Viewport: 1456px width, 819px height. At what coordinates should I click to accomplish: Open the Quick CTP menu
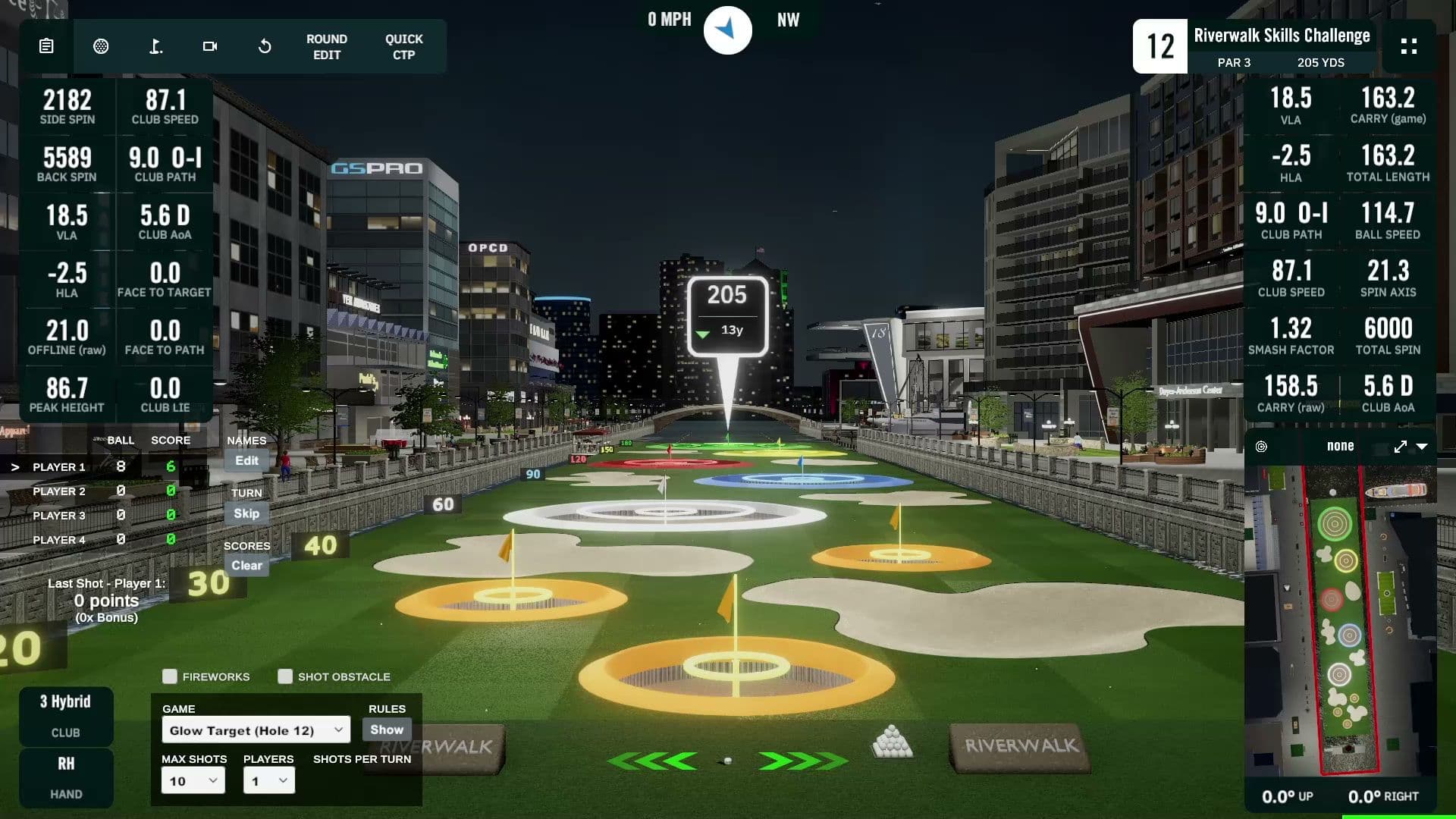tap(403, 46)
